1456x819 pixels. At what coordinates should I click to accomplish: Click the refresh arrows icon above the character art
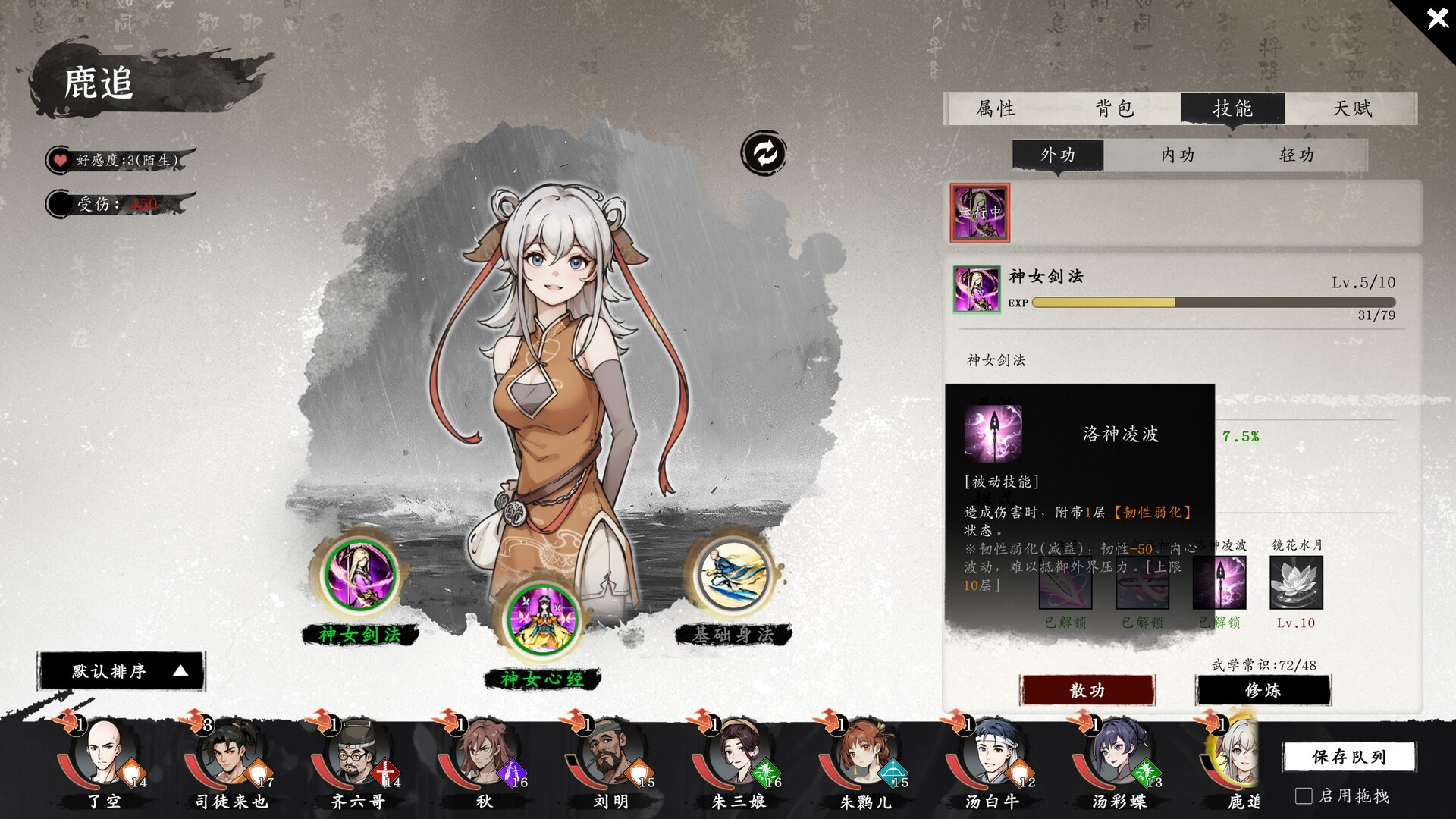tap(764, 152)
